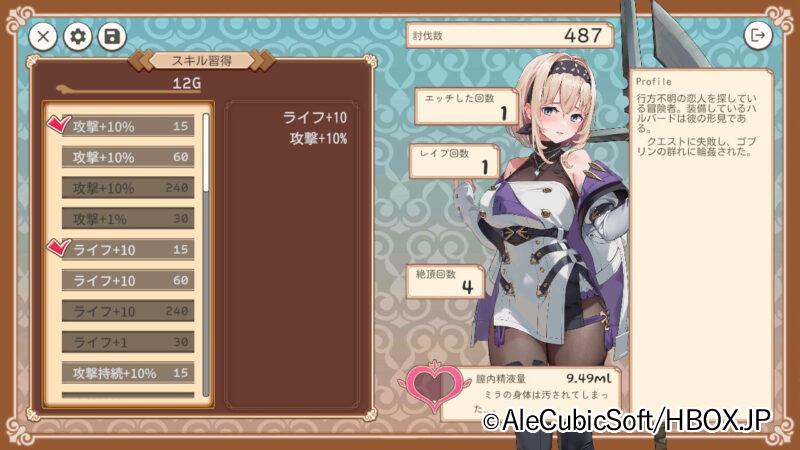Close the skill menu with the X button
Image resolution: width=800 pixels, height=450 pixels.
[x=42, y=37]
